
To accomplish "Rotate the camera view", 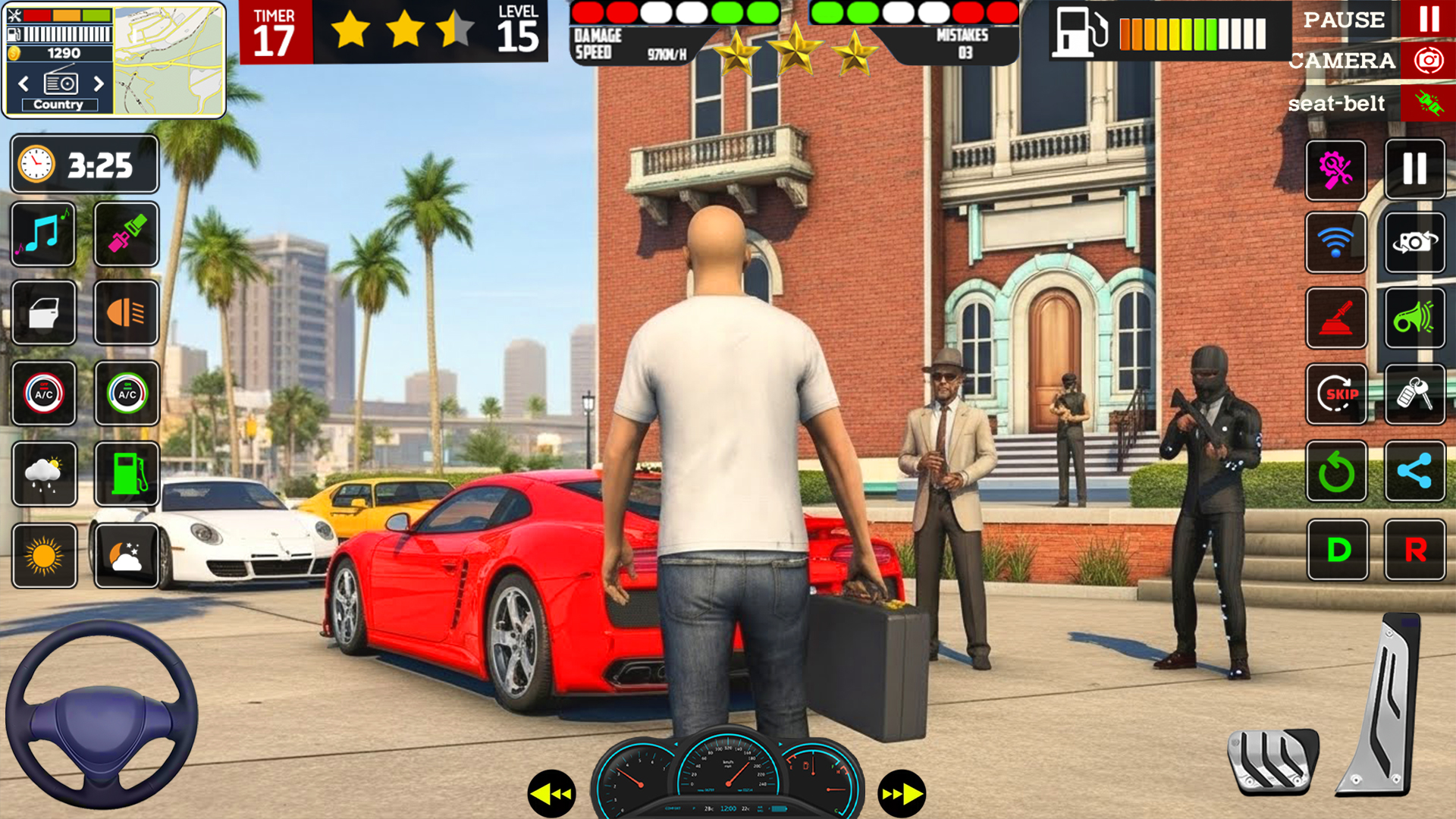I will pos(1415,243).
